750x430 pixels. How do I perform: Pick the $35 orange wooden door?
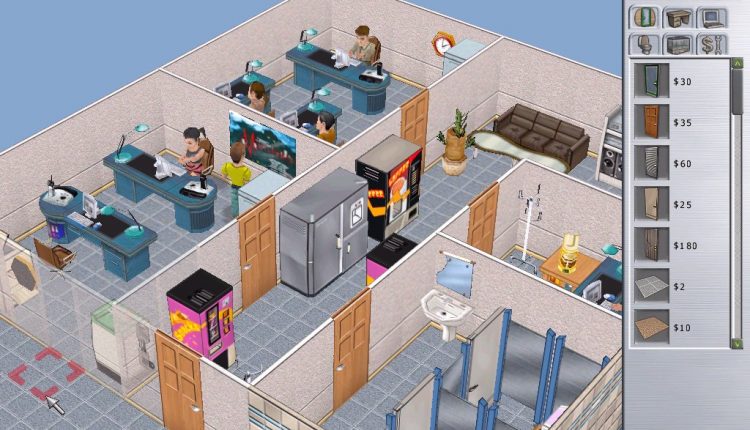[651, 121]
